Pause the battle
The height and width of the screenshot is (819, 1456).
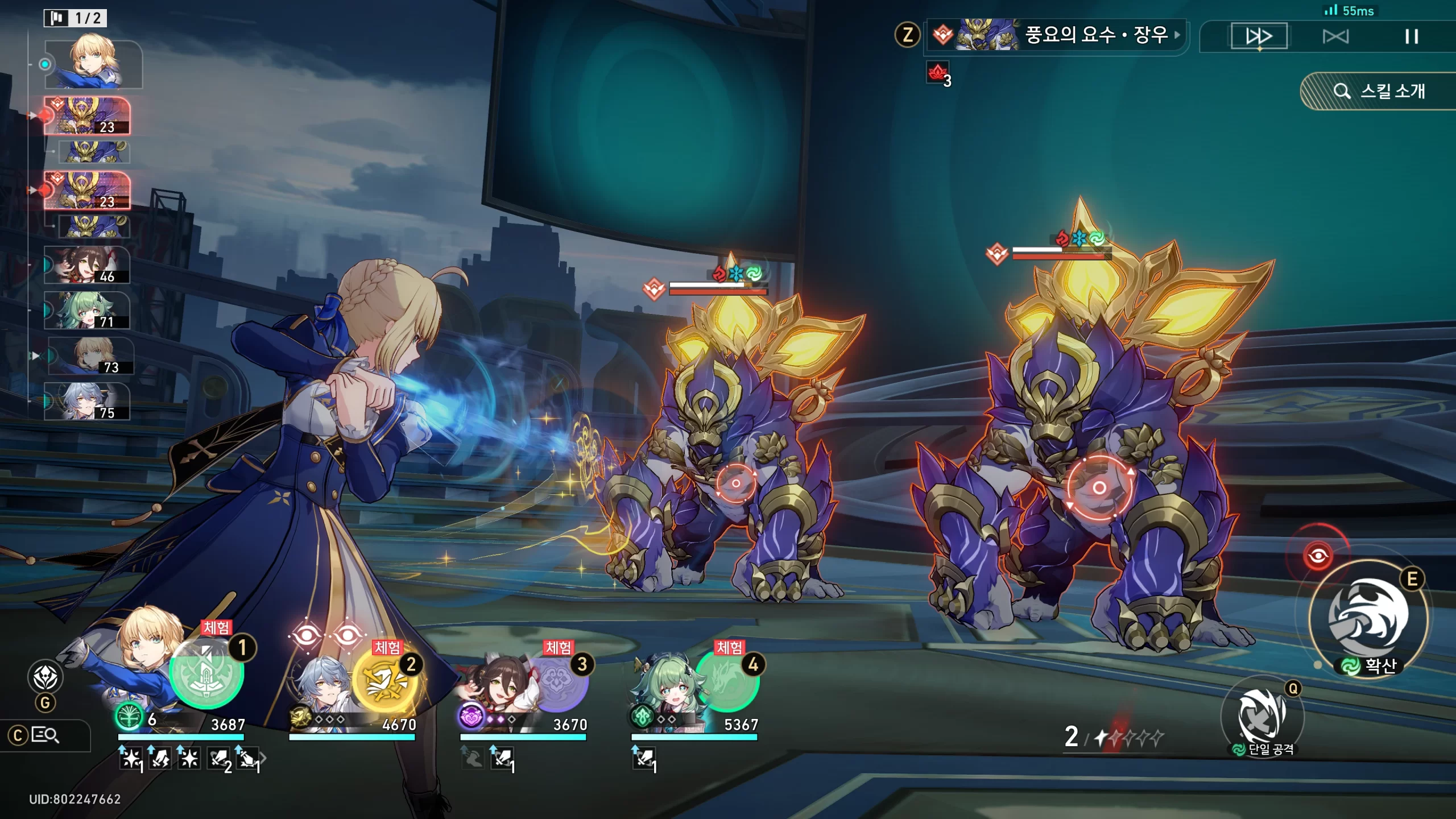click(x=1411, y=37)
